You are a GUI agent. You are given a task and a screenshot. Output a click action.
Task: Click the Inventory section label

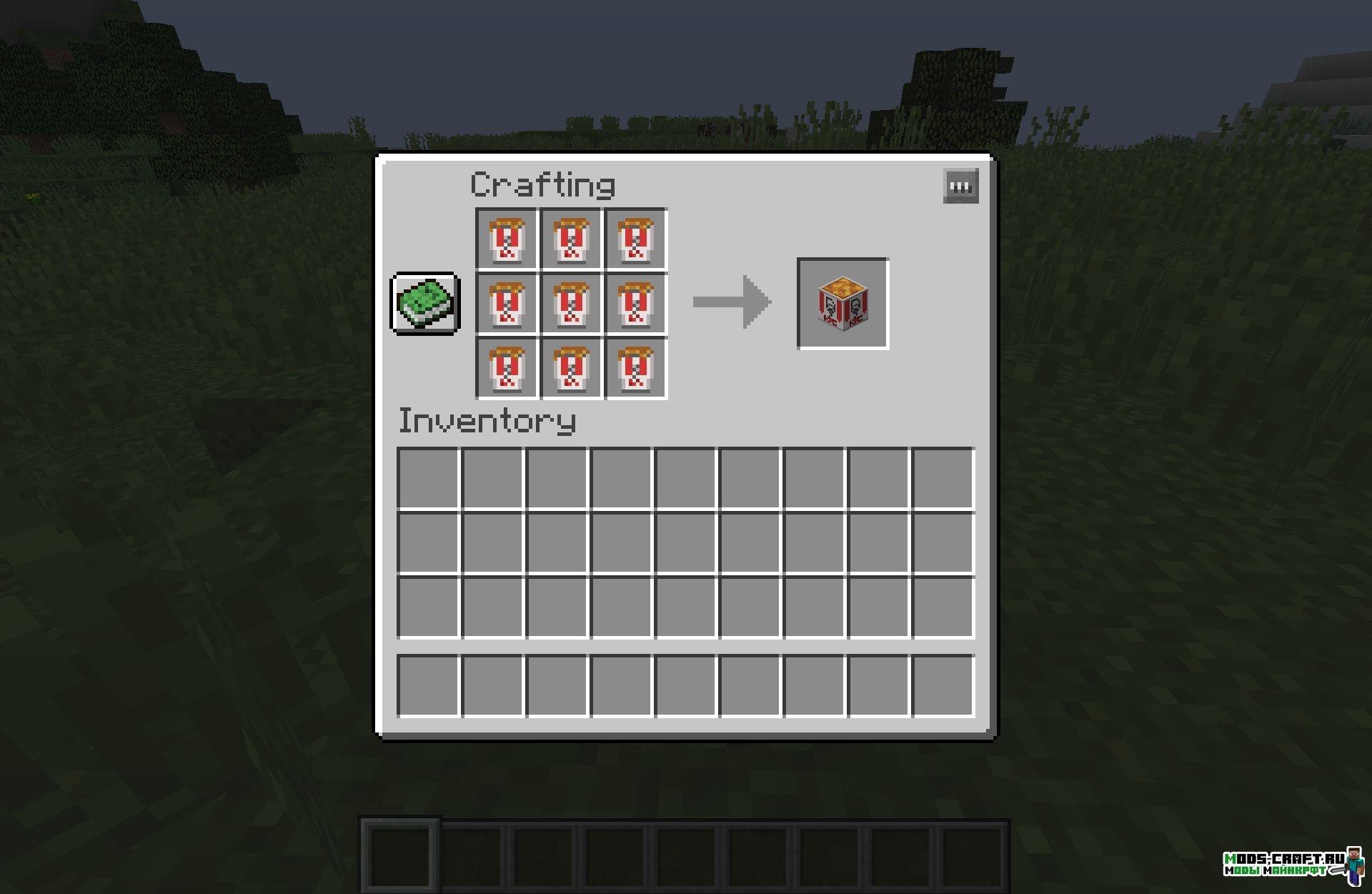[x=487, y=422]
